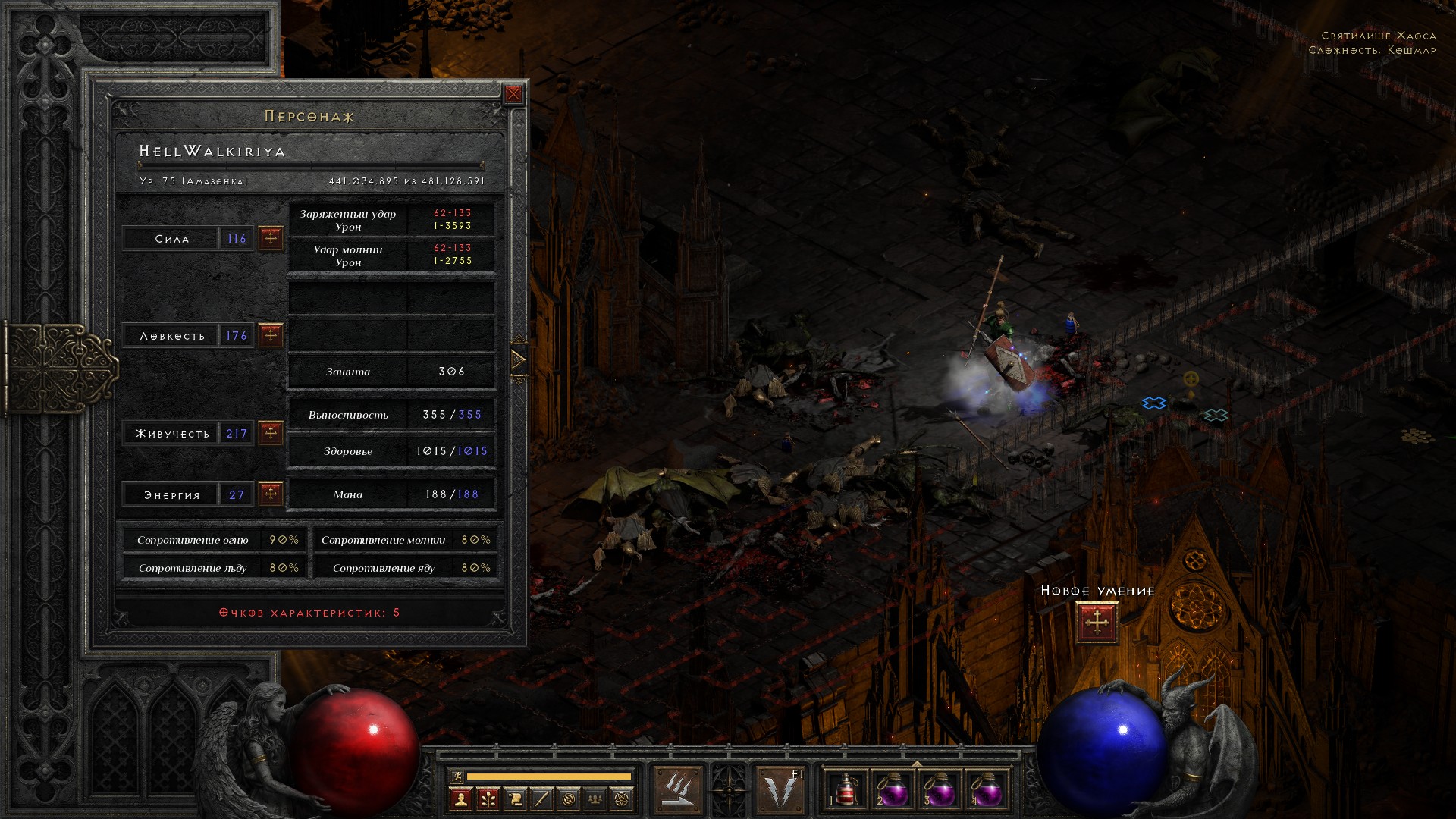The image size is (1456, 819).
Task: Close the character sheet with the red X
Action: 513,94
